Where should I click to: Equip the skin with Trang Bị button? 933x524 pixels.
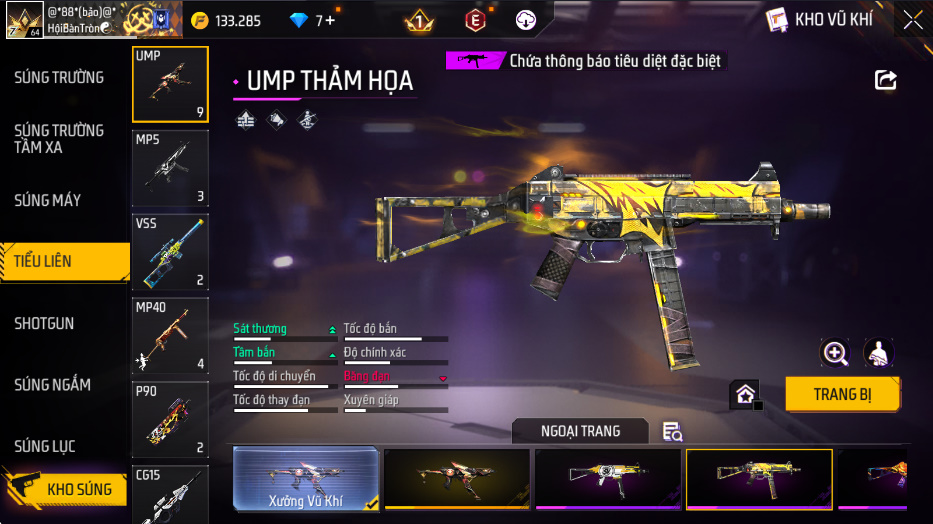(x=842, y=394)
